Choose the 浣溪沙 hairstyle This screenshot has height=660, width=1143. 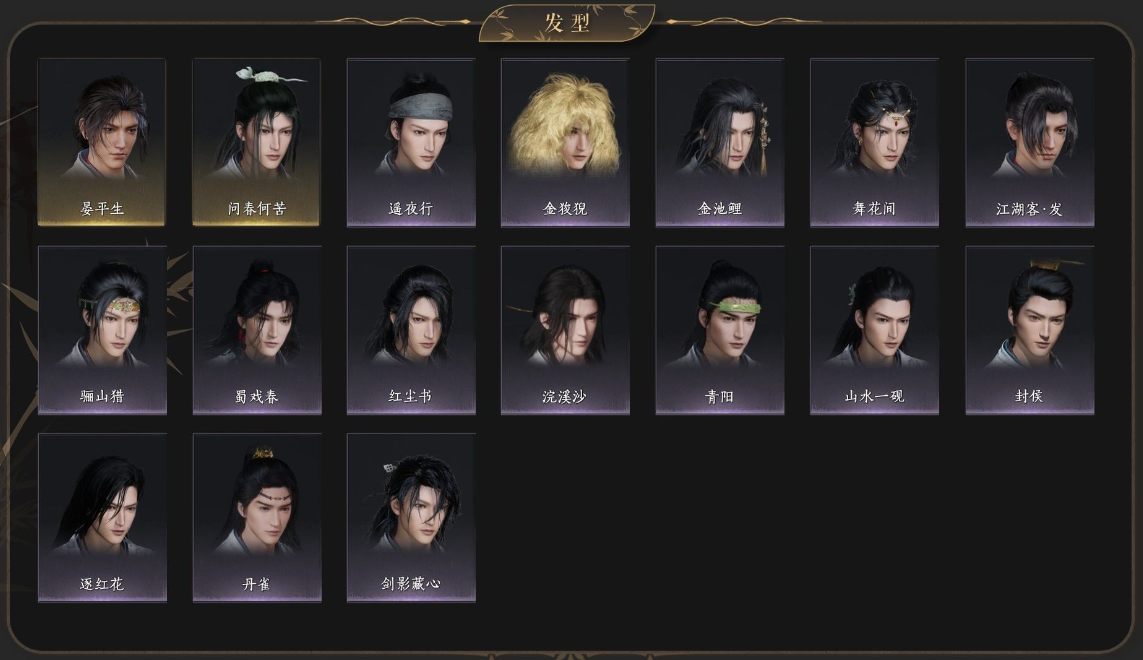coord(565,329)
